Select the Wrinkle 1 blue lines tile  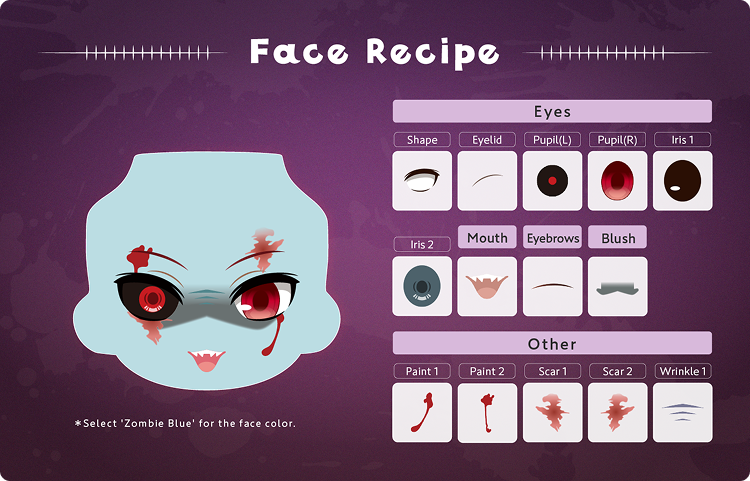682,412
